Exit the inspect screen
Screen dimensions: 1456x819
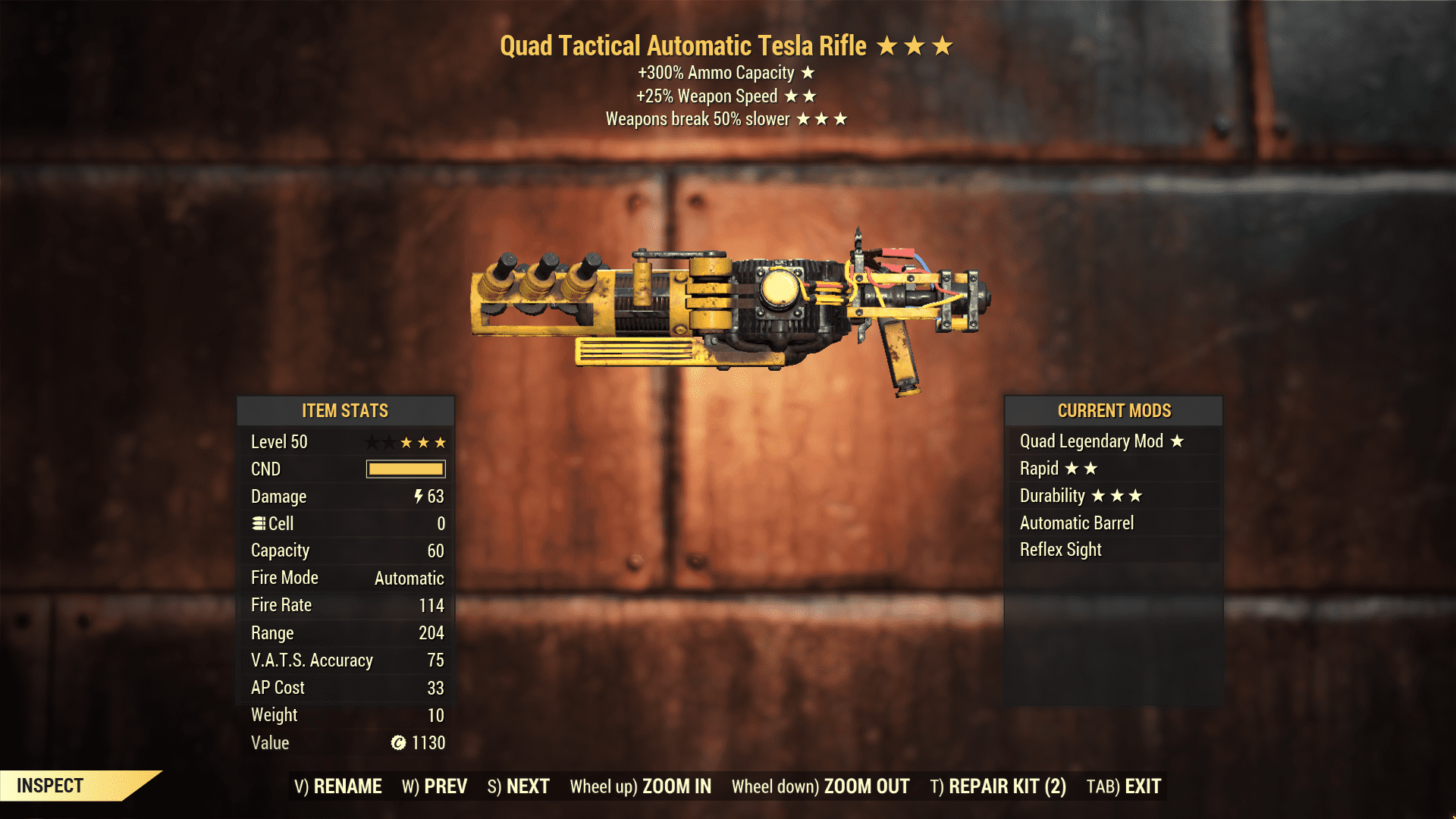[1124, 786]
